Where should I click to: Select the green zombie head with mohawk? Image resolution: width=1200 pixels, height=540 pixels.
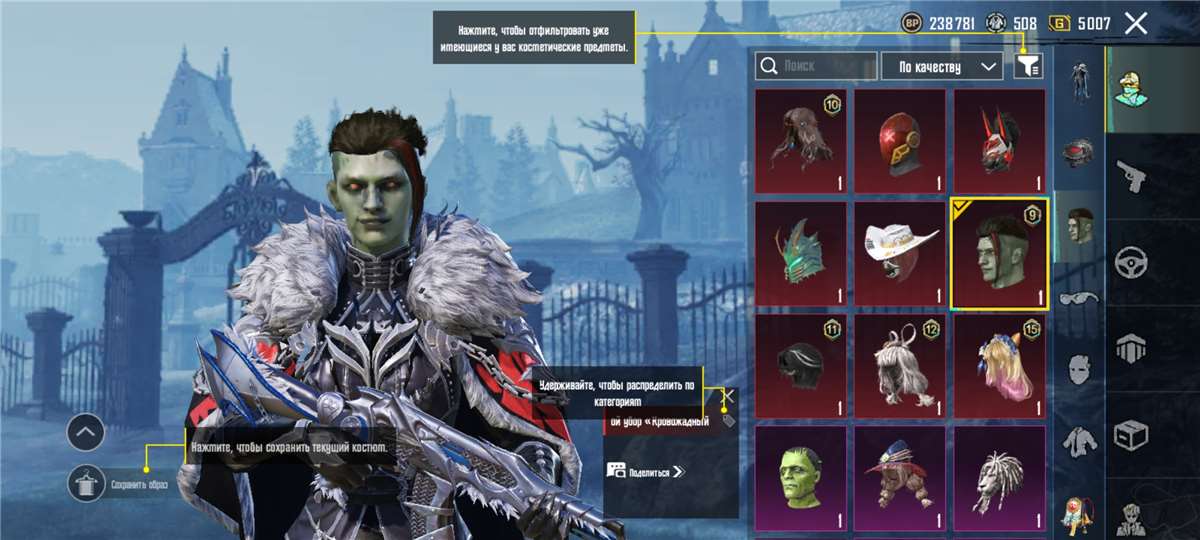point(998,253)
